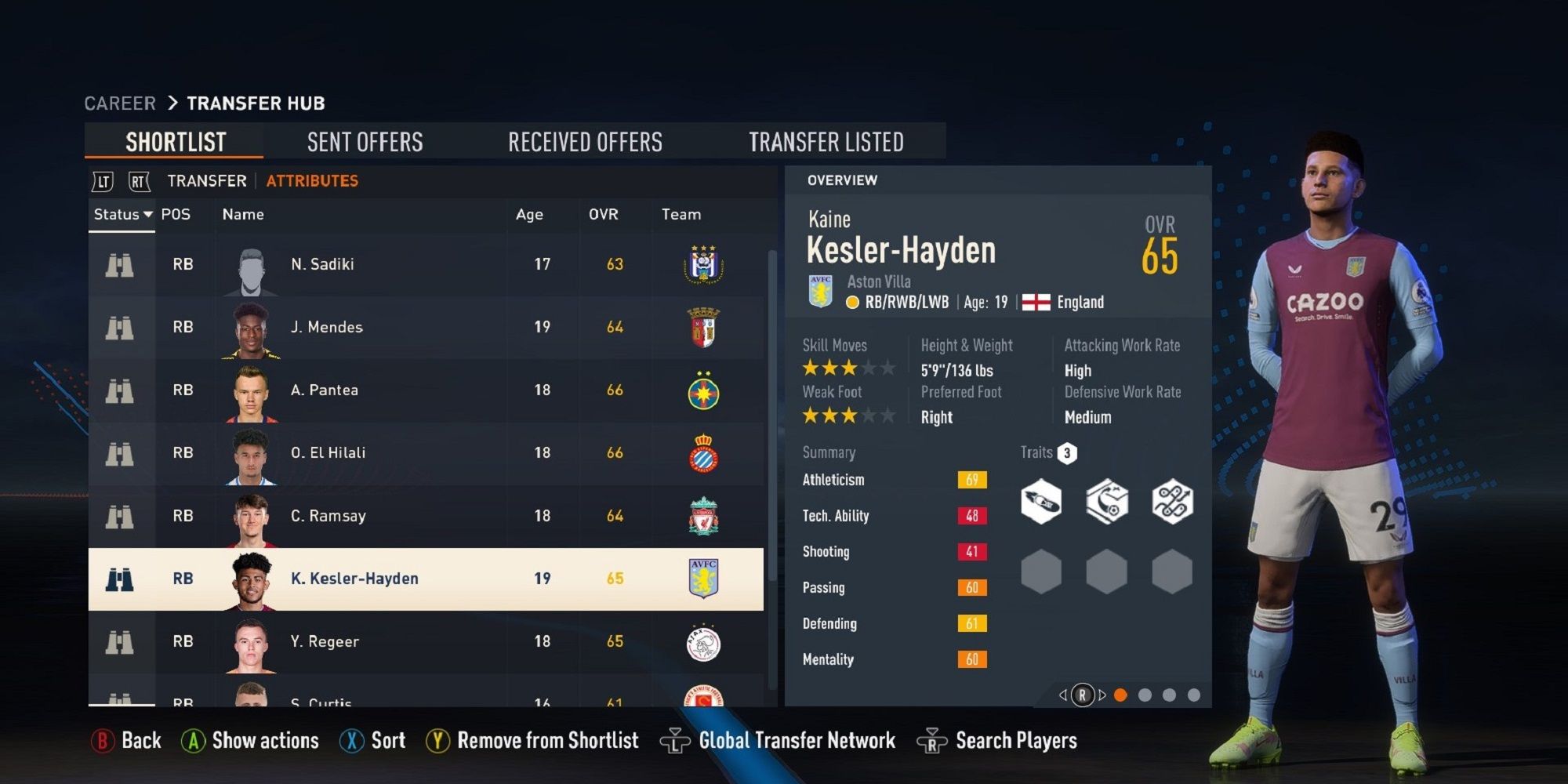Image resolution: width=1568 pixels, height=784 pixels.
Task: Switch to the Sent Offers tab
Action: point(365,142)
